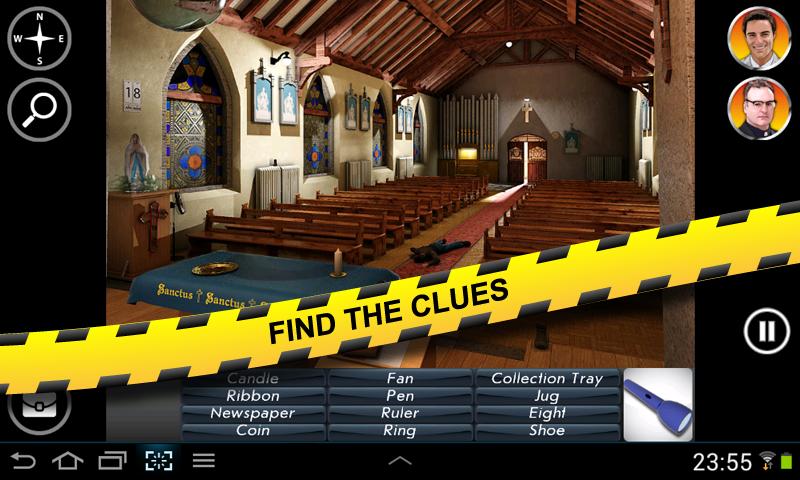Choose Pen from the clue list

(x=400, y=396)
